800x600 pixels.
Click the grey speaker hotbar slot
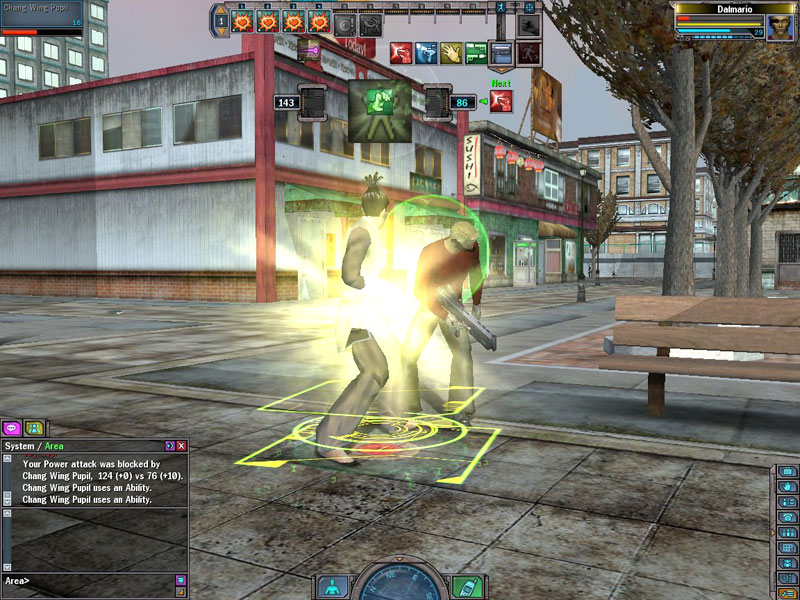coord(346,21)
